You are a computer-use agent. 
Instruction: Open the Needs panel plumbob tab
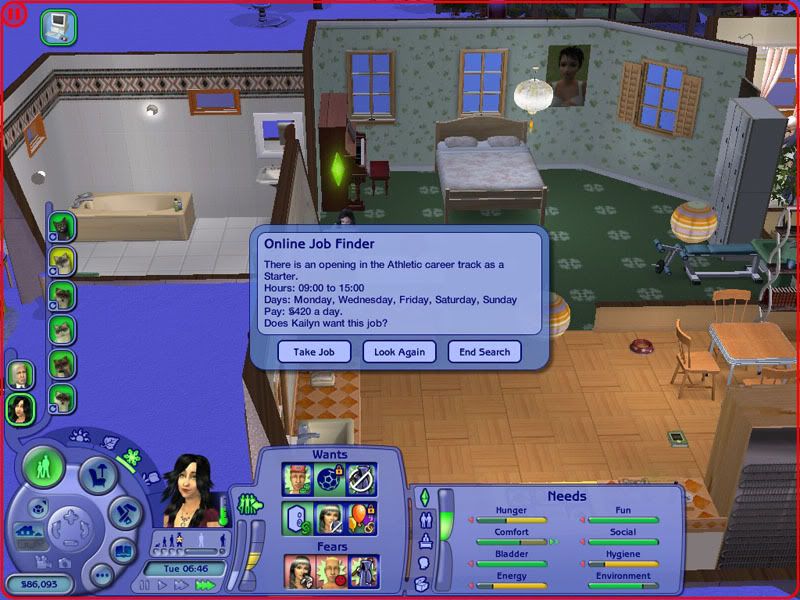[423, 497]
